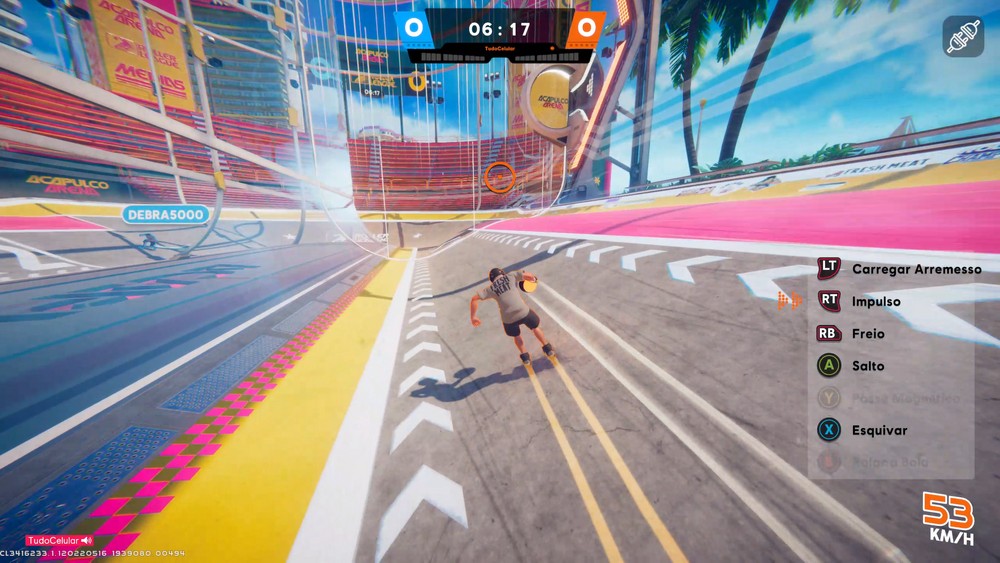Click the TudoCelular voice chat speaker indicator
This screenshot has width=1000, height=563.
coord(87,541)
